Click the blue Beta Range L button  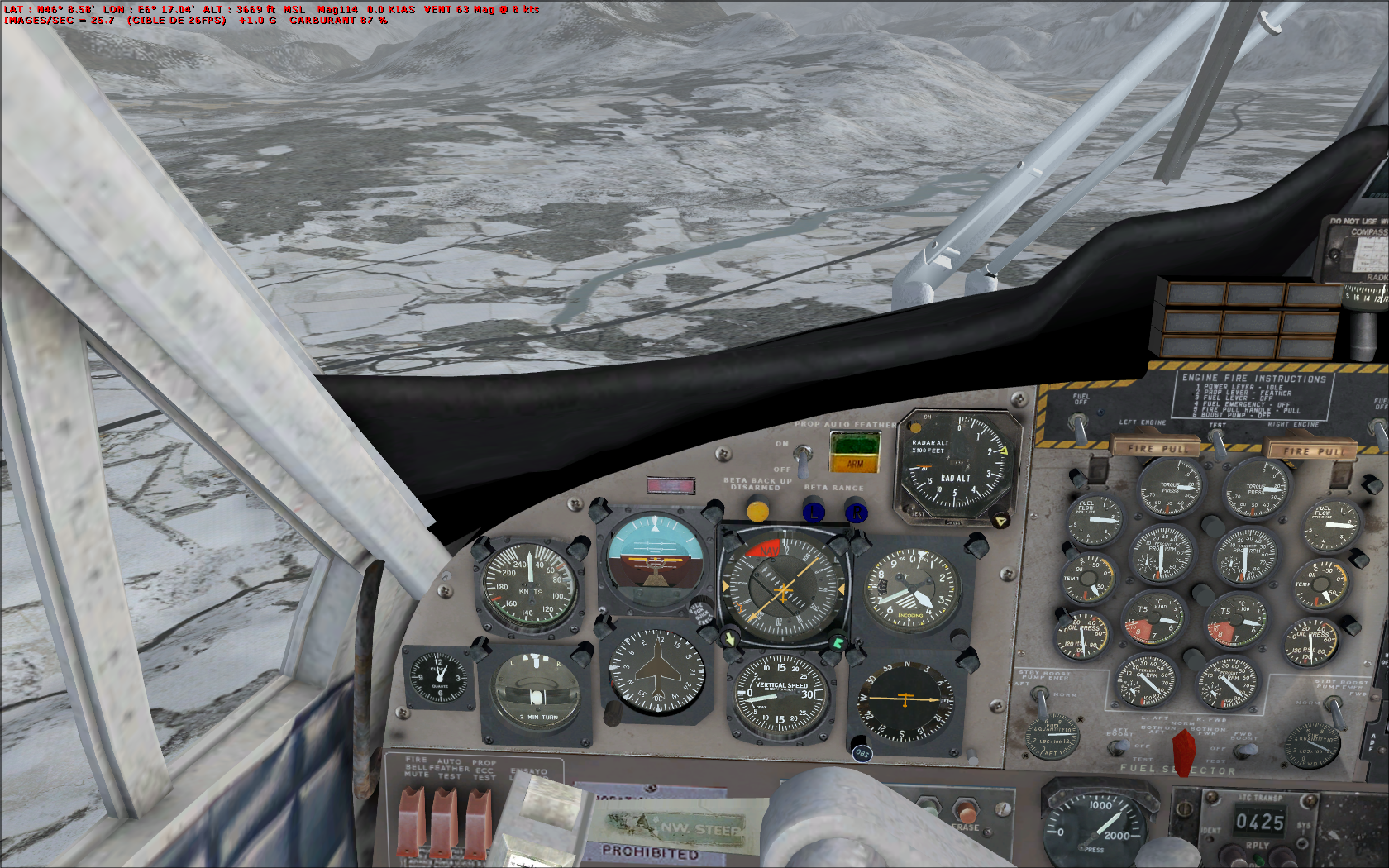click(814, 512)
